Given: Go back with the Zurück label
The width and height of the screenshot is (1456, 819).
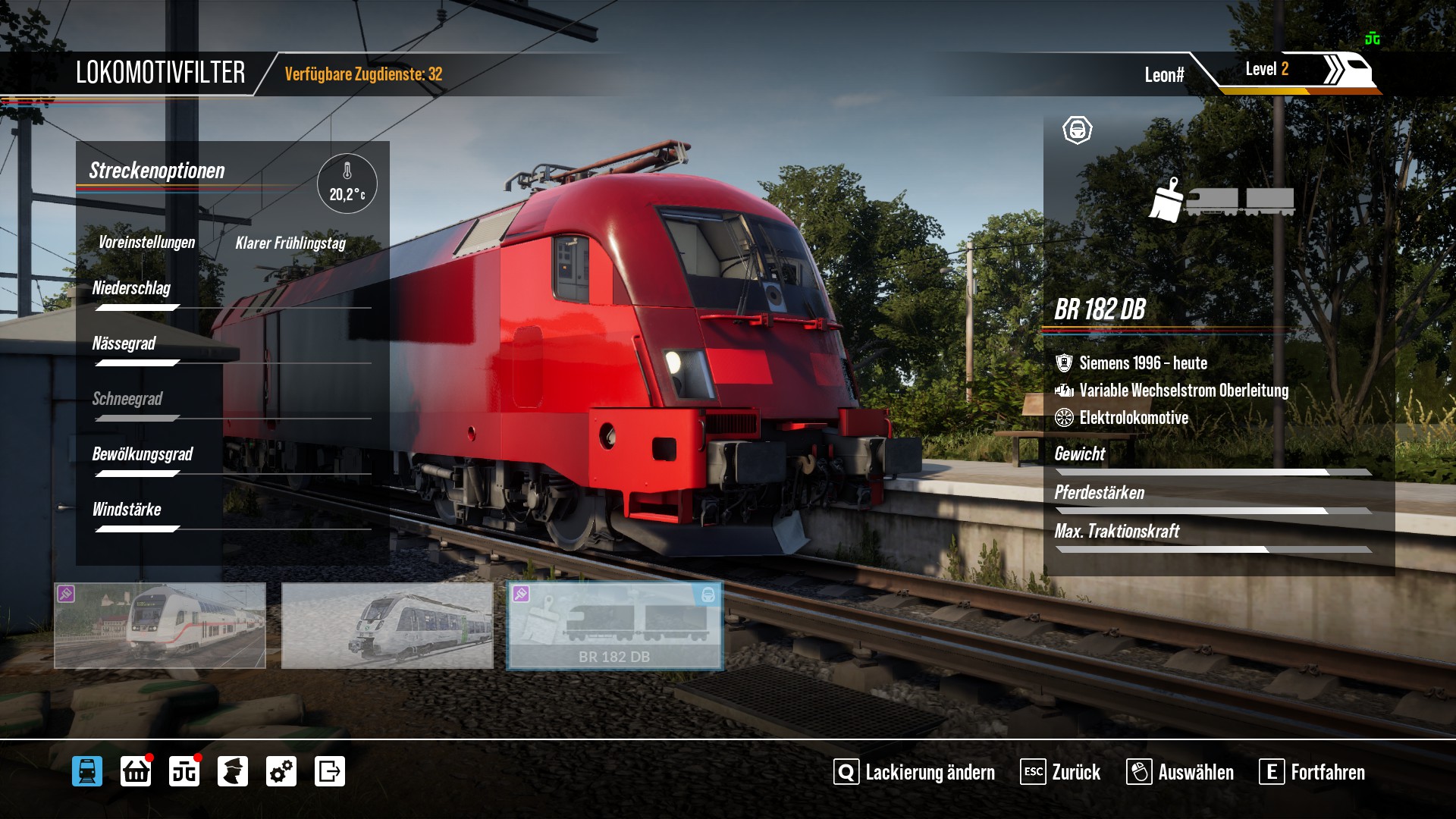Looking at the screenshot, I should click(x=1075, y=772).
